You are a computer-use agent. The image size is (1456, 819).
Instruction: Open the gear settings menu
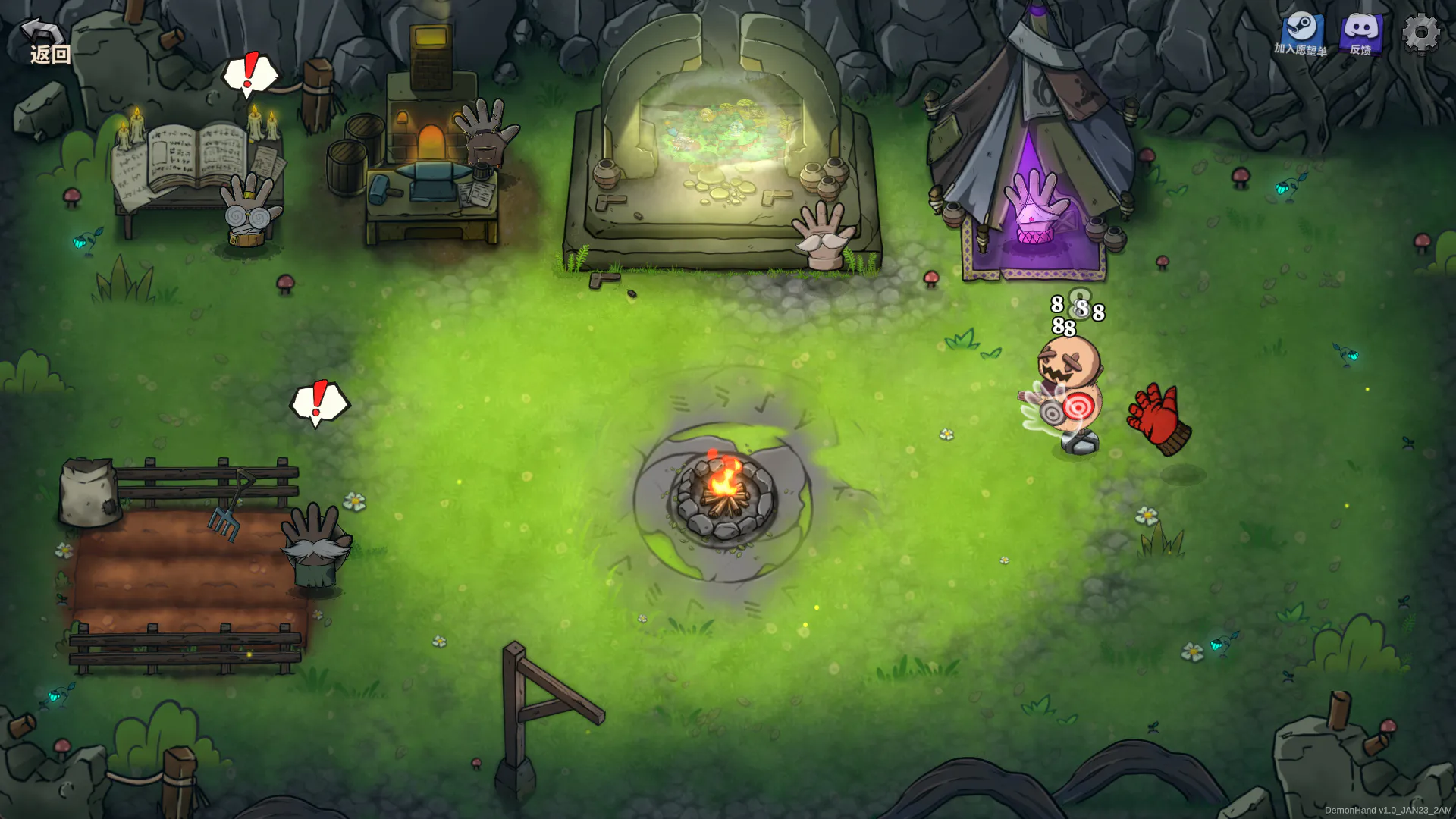[1420, 33]
